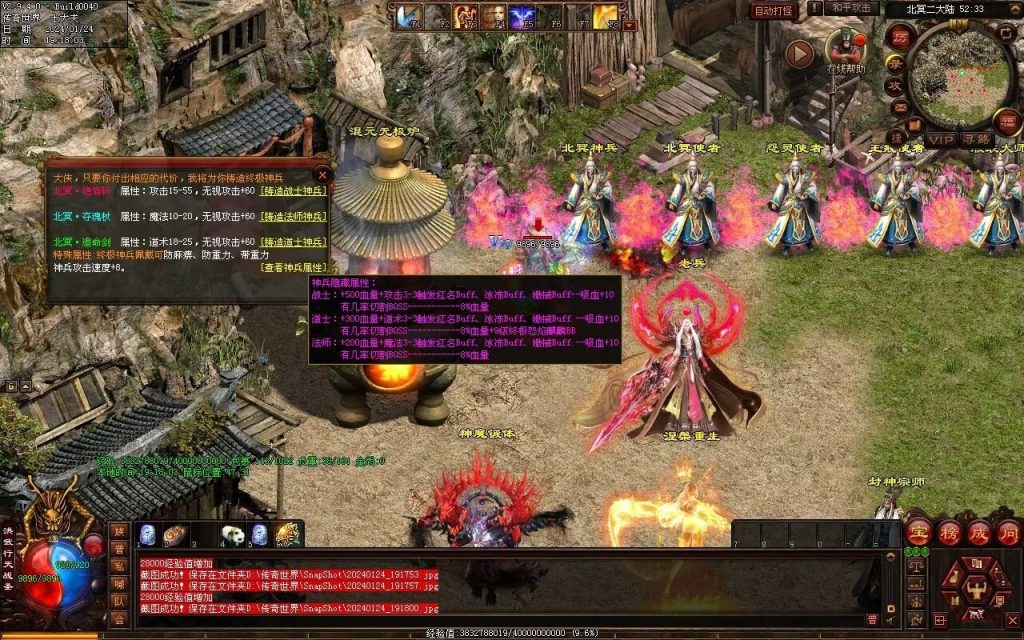Open the 在线帮助 online help icon
The image size is (1024, 640).
tap(845, 51)
